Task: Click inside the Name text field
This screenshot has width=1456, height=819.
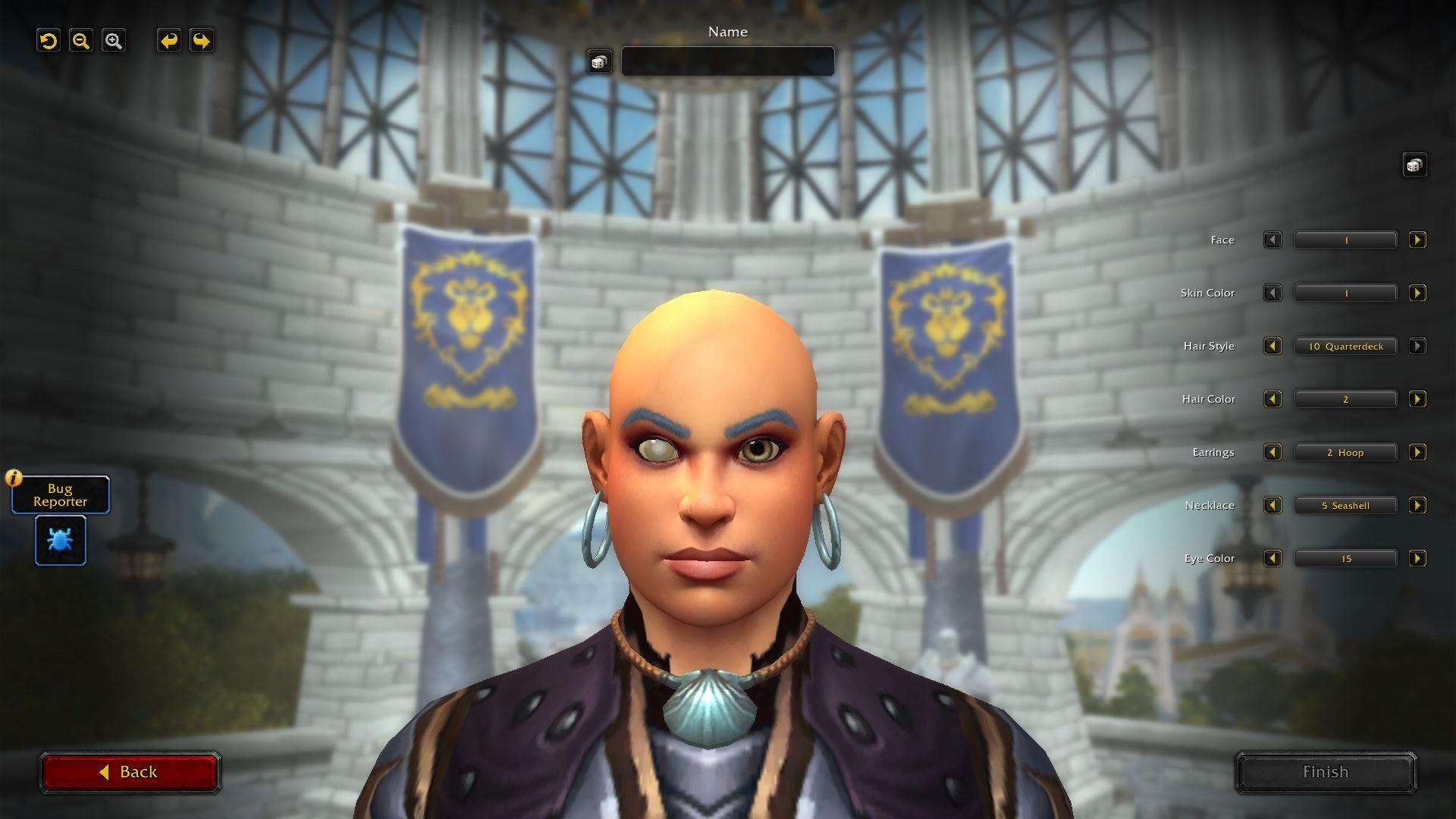Action: tap(726, 61)
